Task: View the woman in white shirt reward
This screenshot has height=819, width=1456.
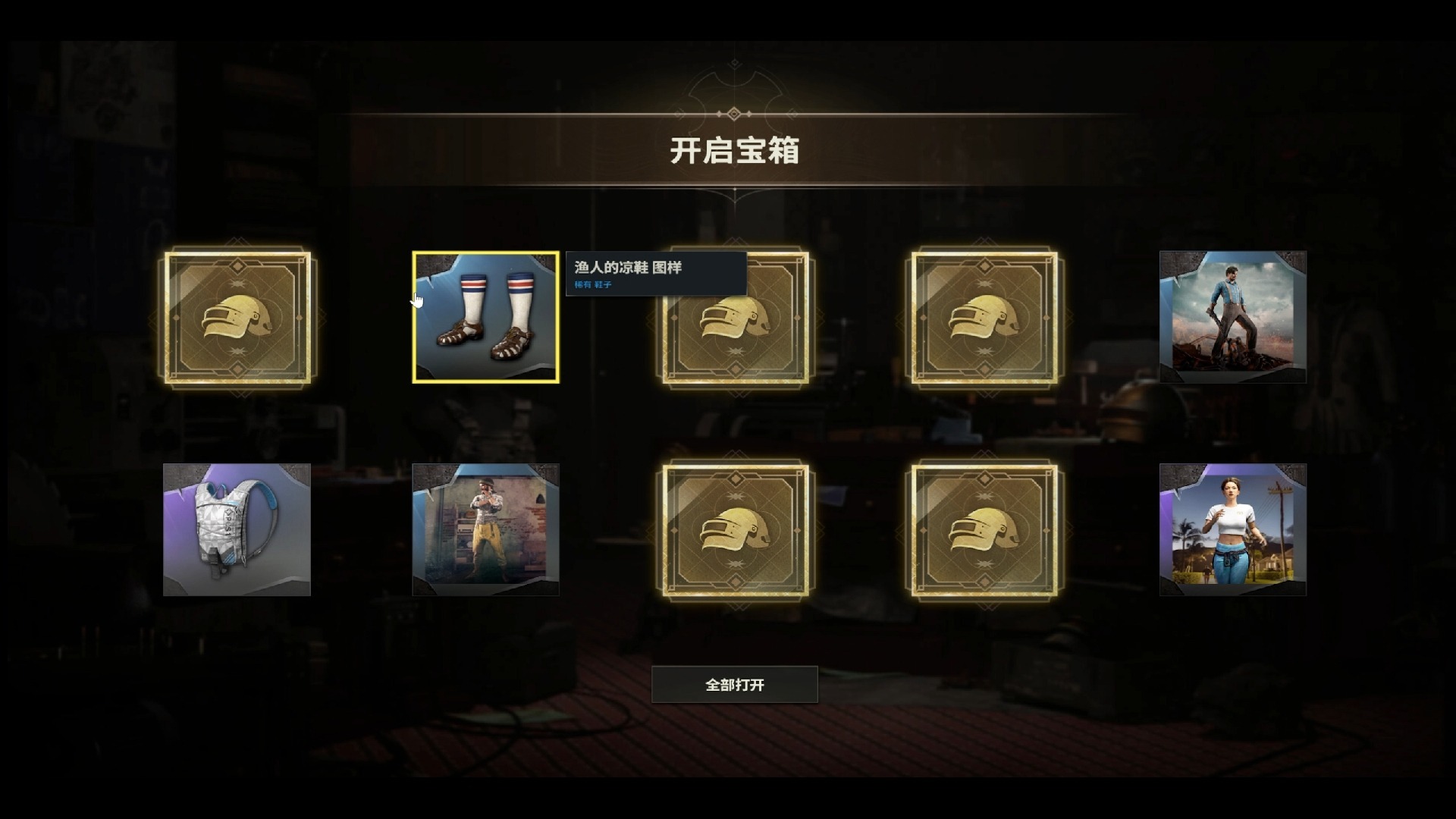Action: coord(1233,529)
